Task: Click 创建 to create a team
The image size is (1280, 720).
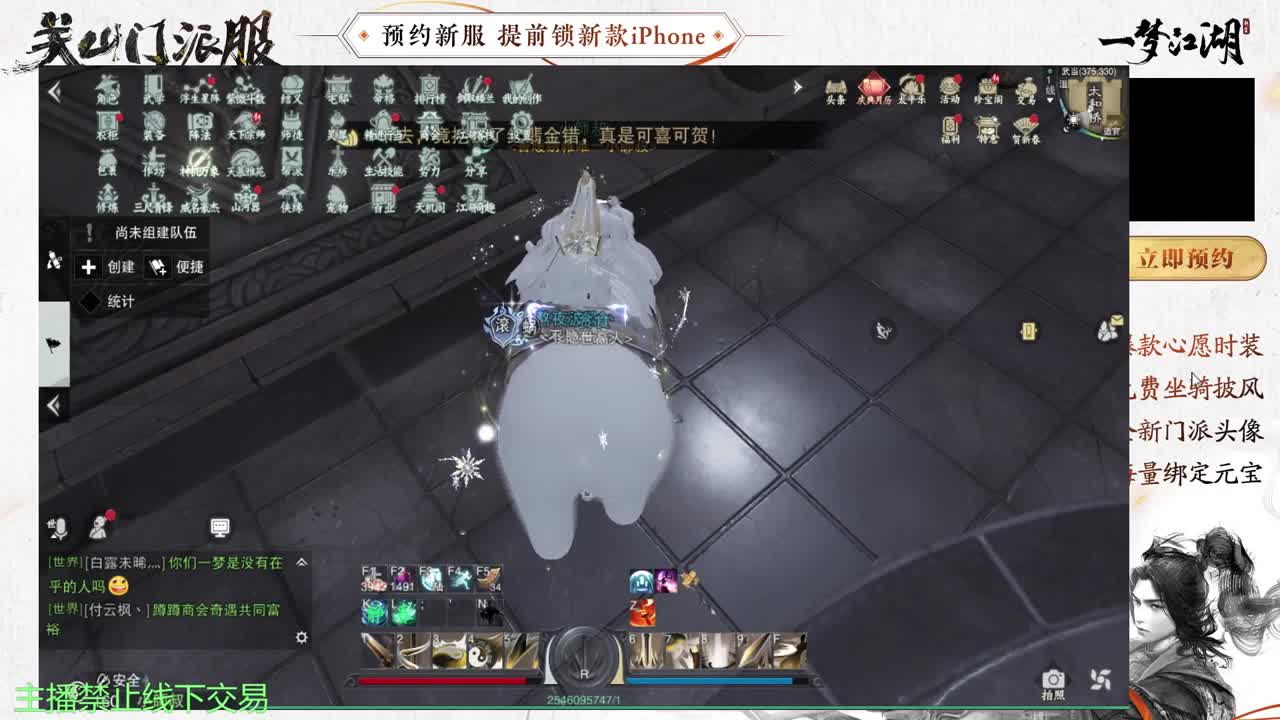Action: coord(107,268)
